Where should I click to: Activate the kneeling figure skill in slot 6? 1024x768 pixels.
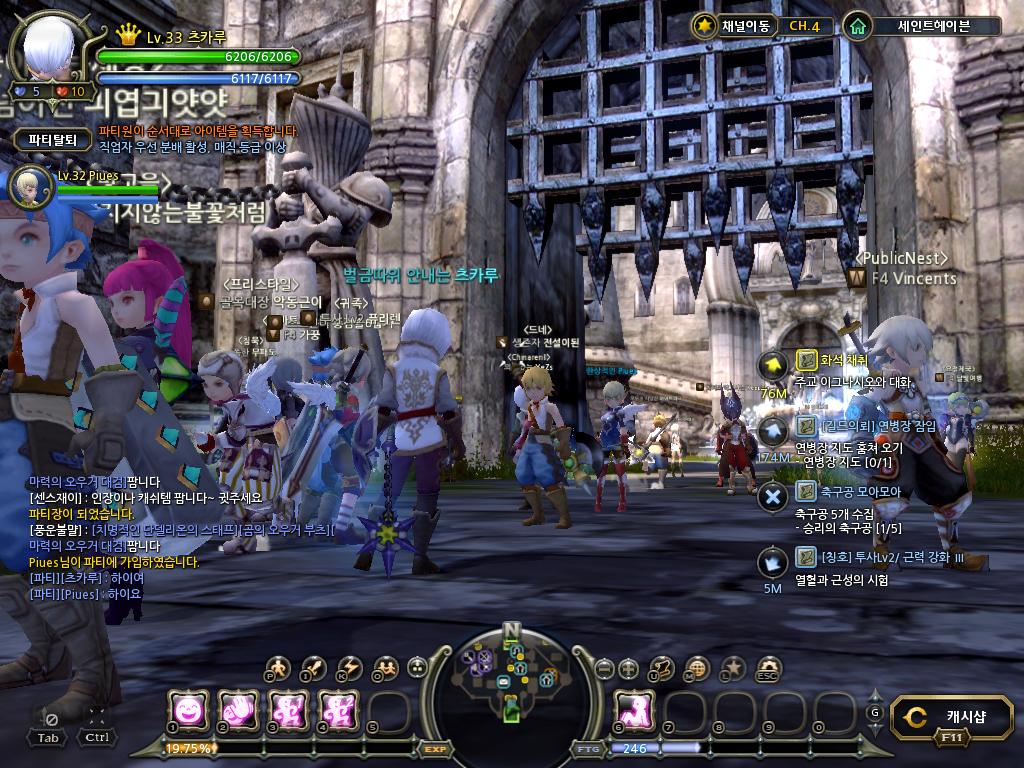coord(633,709)
